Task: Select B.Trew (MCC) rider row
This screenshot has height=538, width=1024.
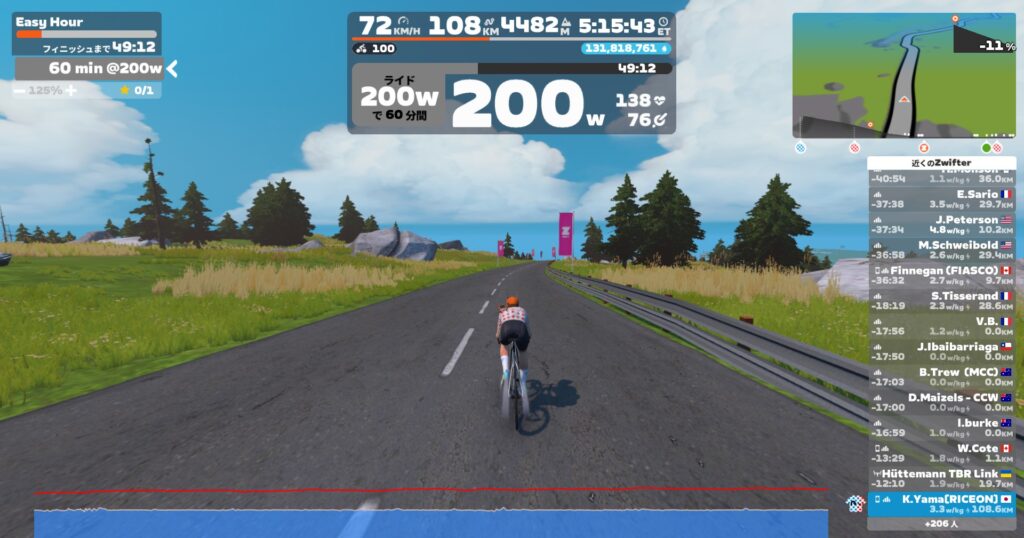Action: pyautogui.click(x=941, y=377)
